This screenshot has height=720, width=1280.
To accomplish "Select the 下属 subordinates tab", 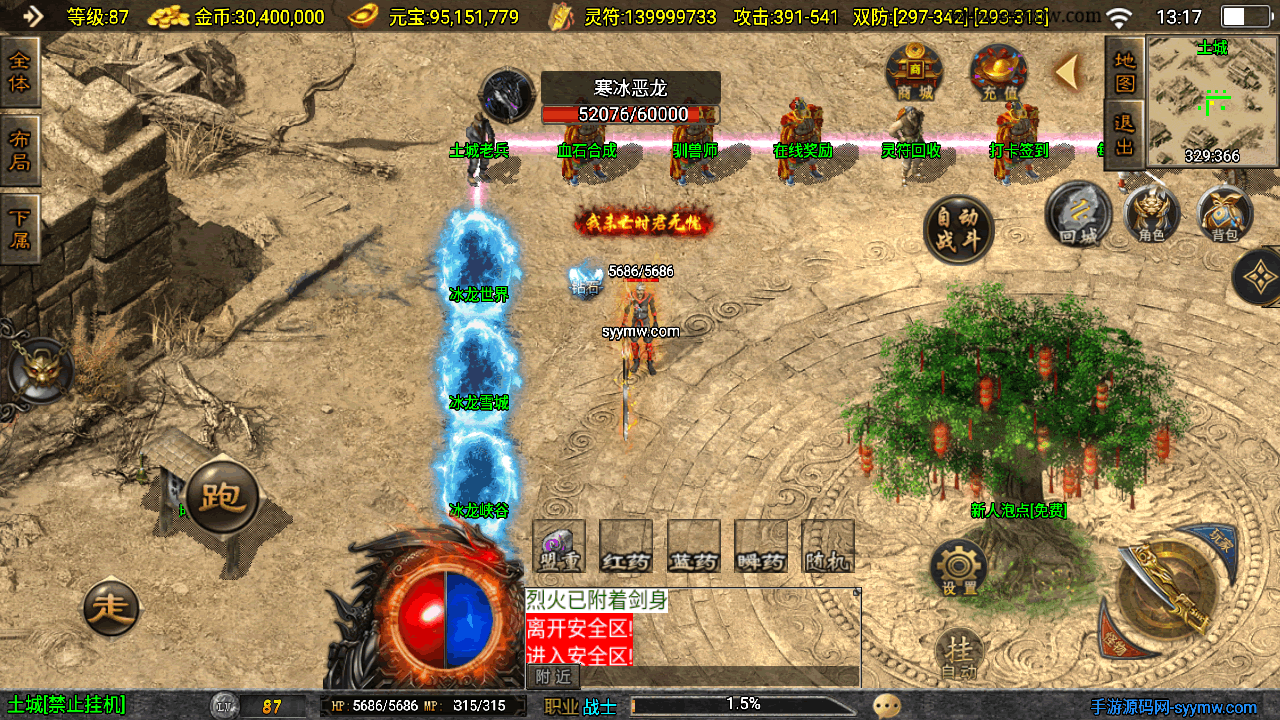I will coord(20,228).
